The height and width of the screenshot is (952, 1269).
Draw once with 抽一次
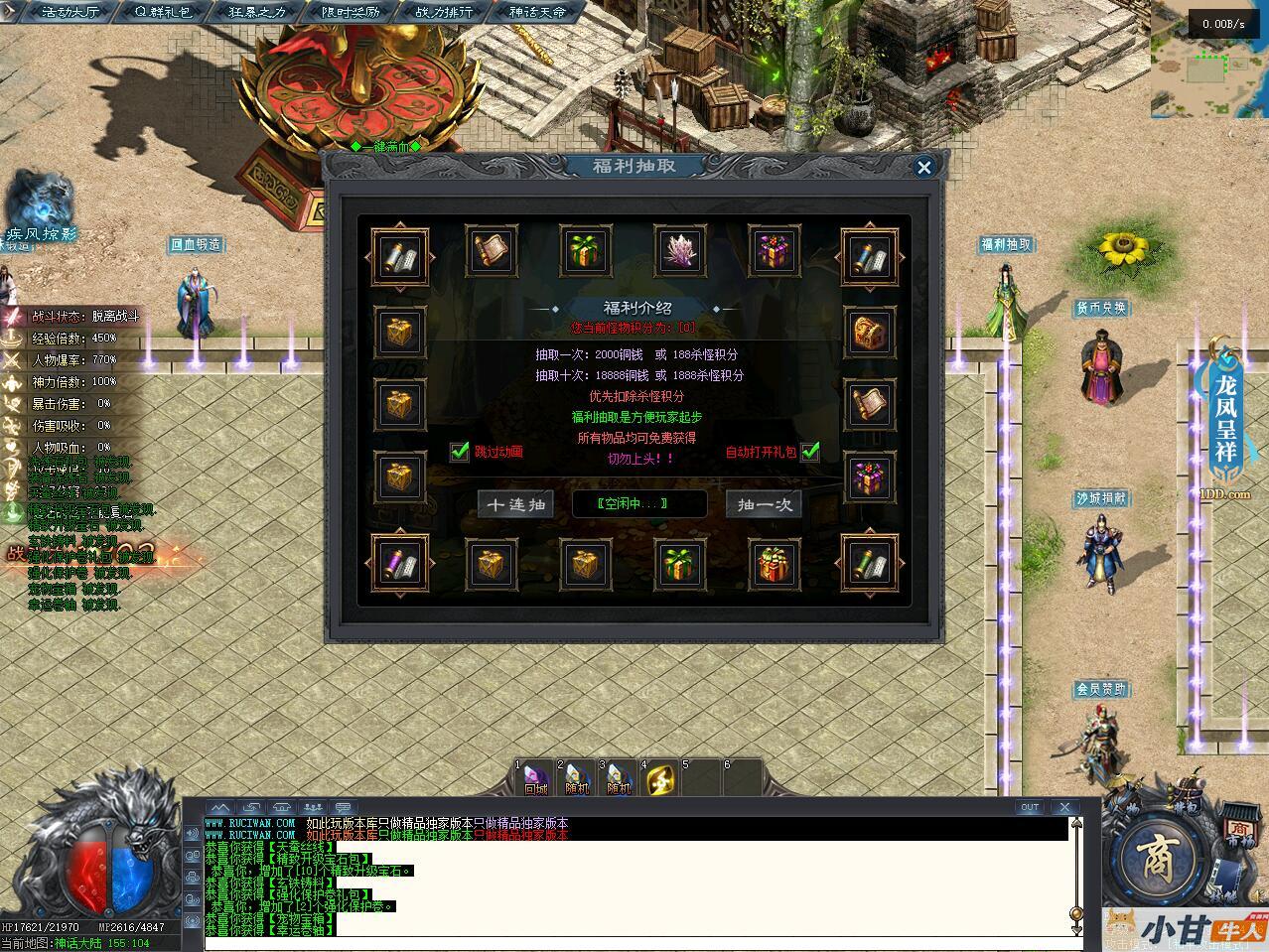[764, 504]
